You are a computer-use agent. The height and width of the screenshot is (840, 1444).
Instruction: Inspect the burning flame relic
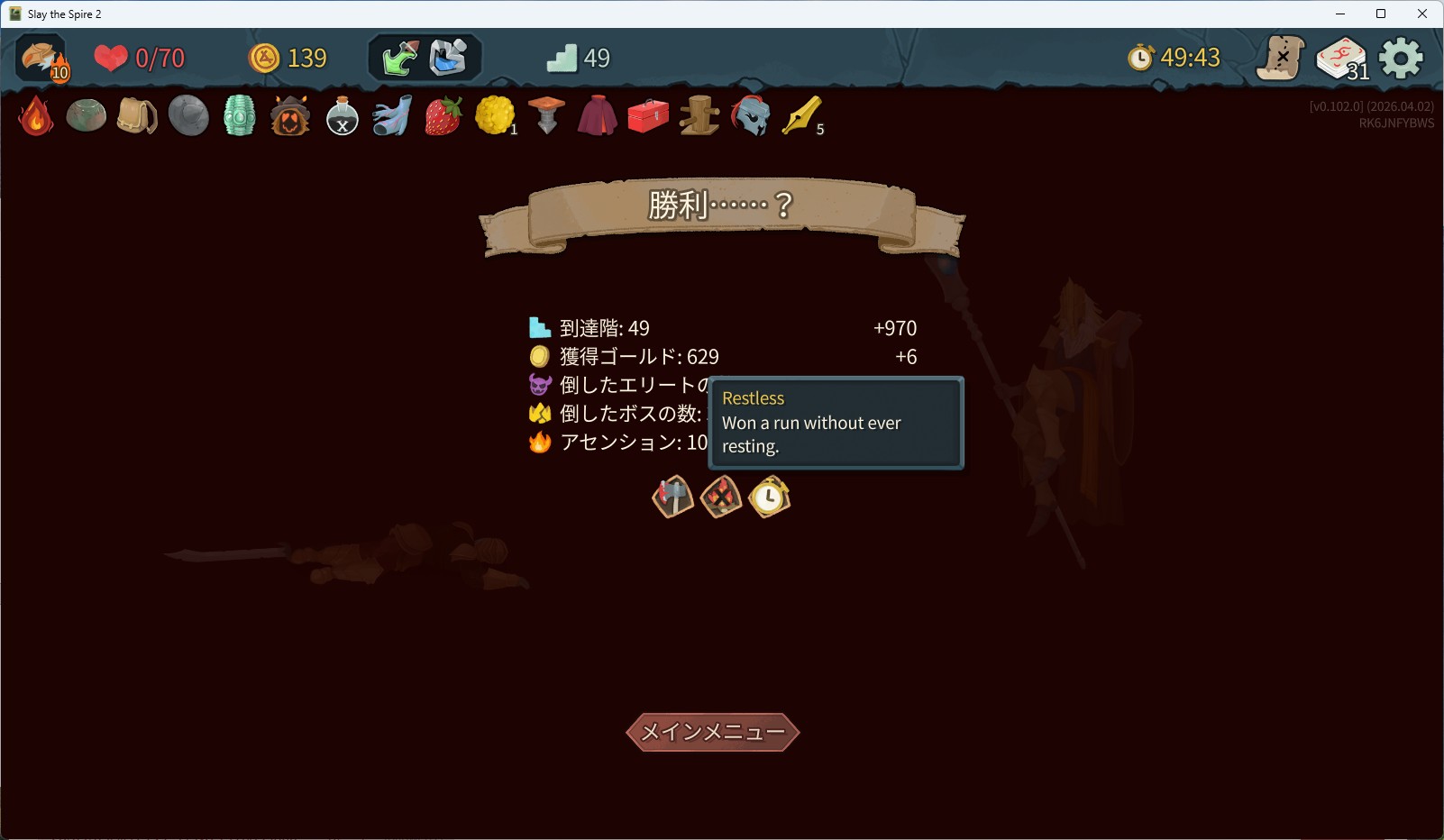click(x=36, y=116)
